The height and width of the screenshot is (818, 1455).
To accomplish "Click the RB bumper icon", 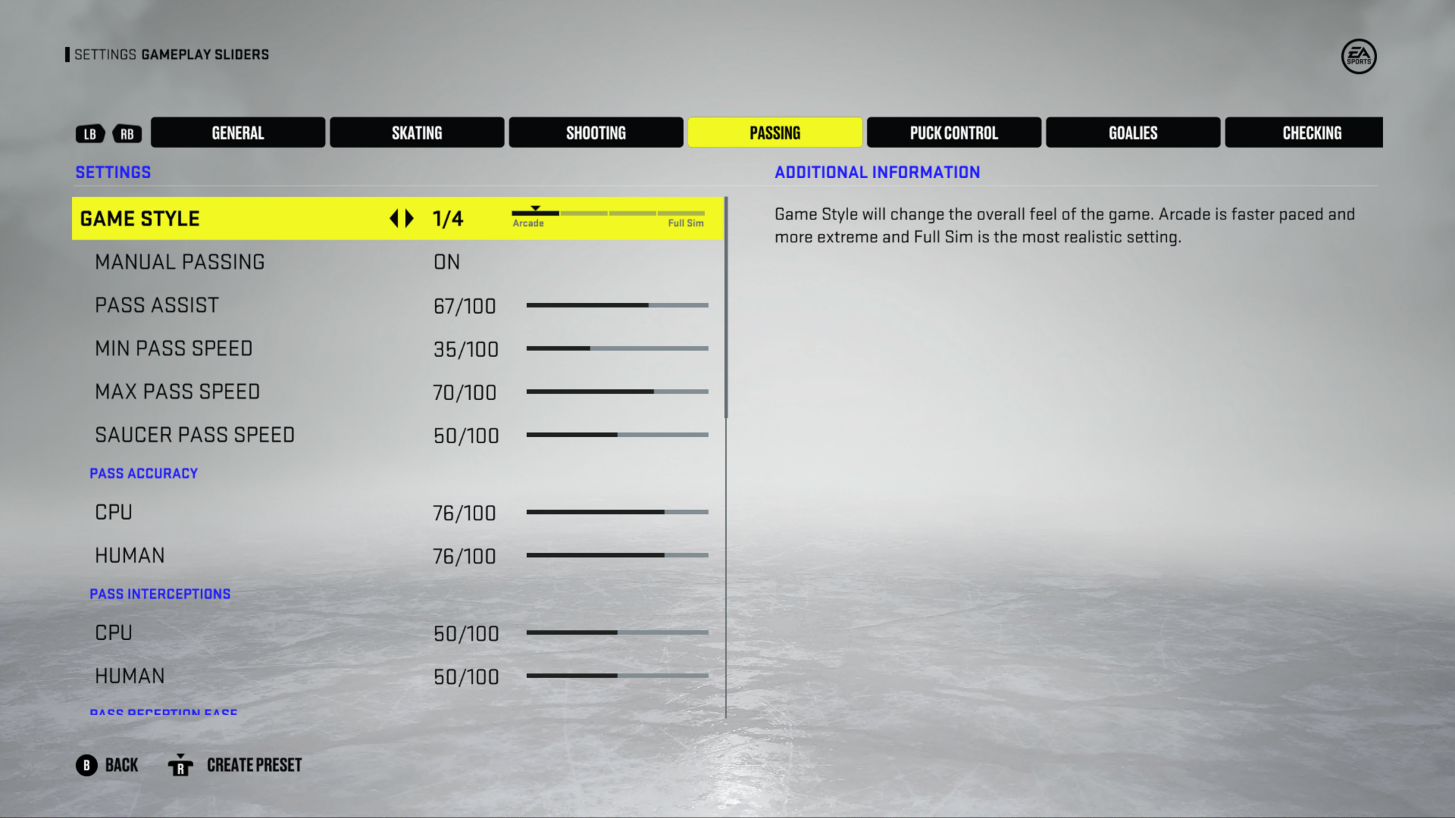I will click(x=127, y=132).
